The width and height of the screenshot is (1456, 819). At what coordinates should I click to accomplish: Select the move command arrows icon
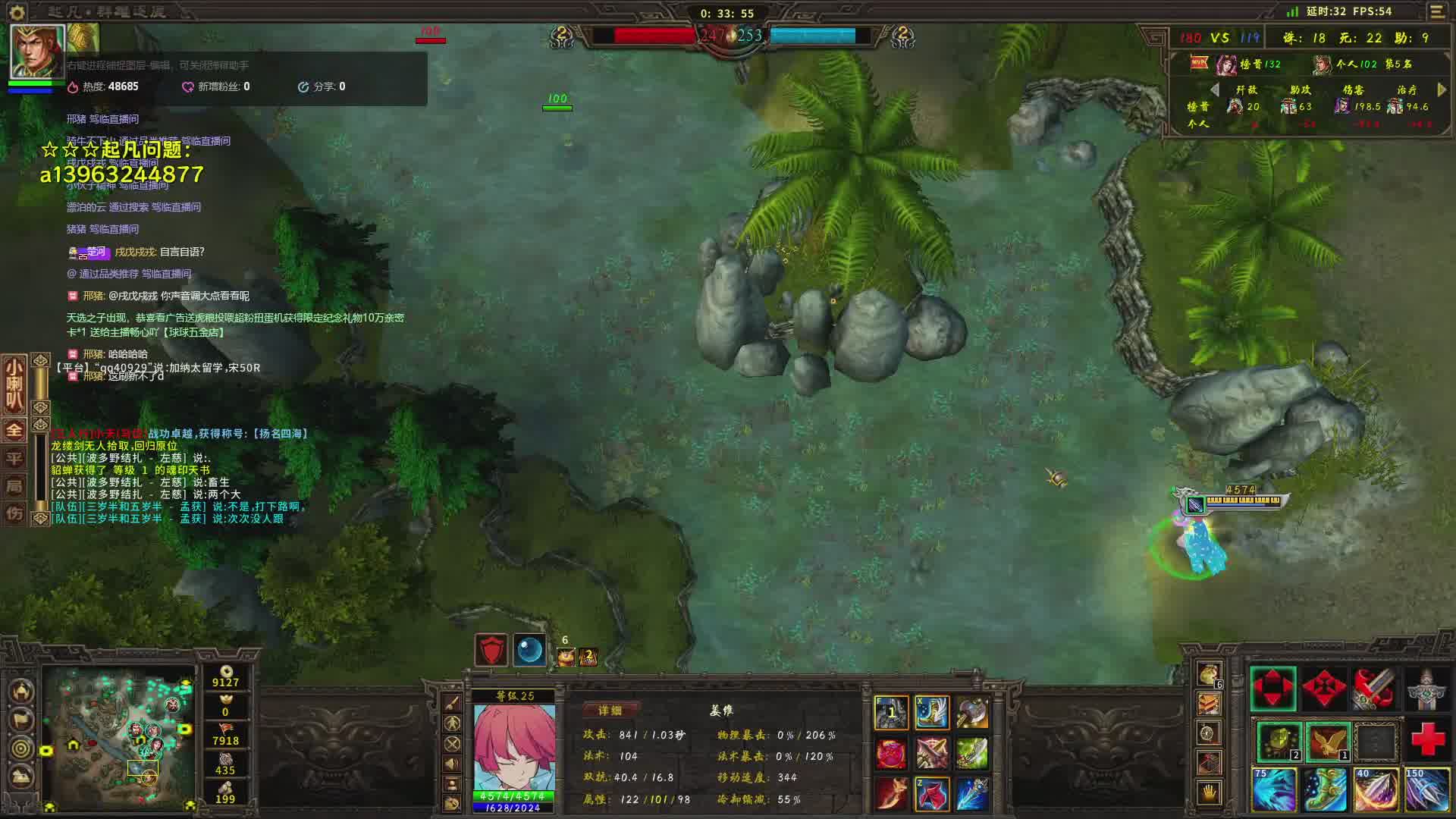coord(1273,689)
